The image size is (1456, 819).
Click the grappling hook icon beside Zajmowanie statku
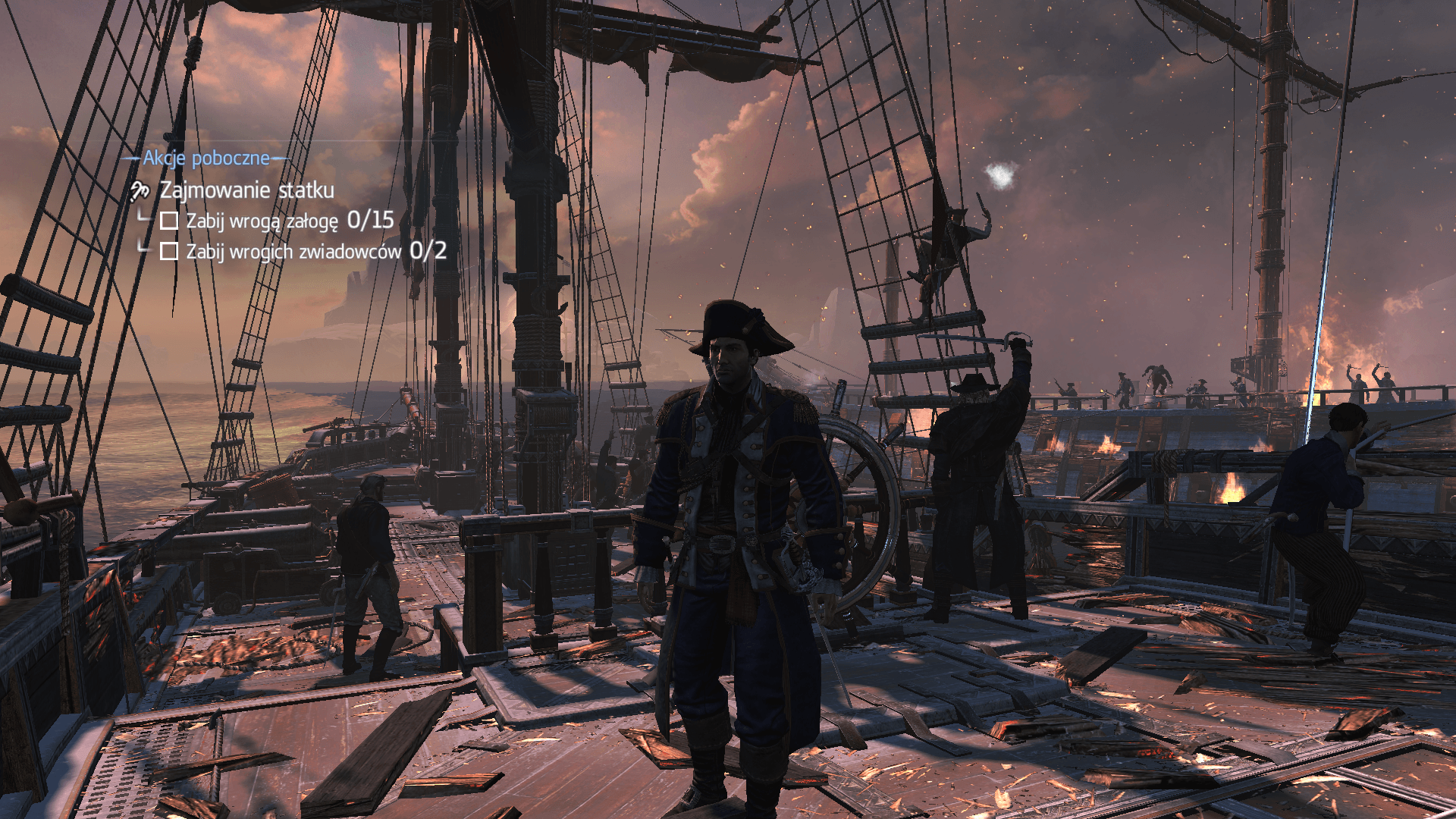point(140,190)
